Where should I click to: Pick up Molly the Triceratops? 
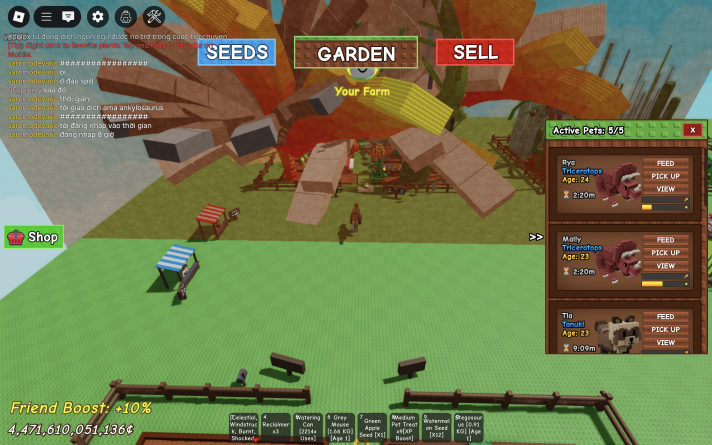pos(665,253)
